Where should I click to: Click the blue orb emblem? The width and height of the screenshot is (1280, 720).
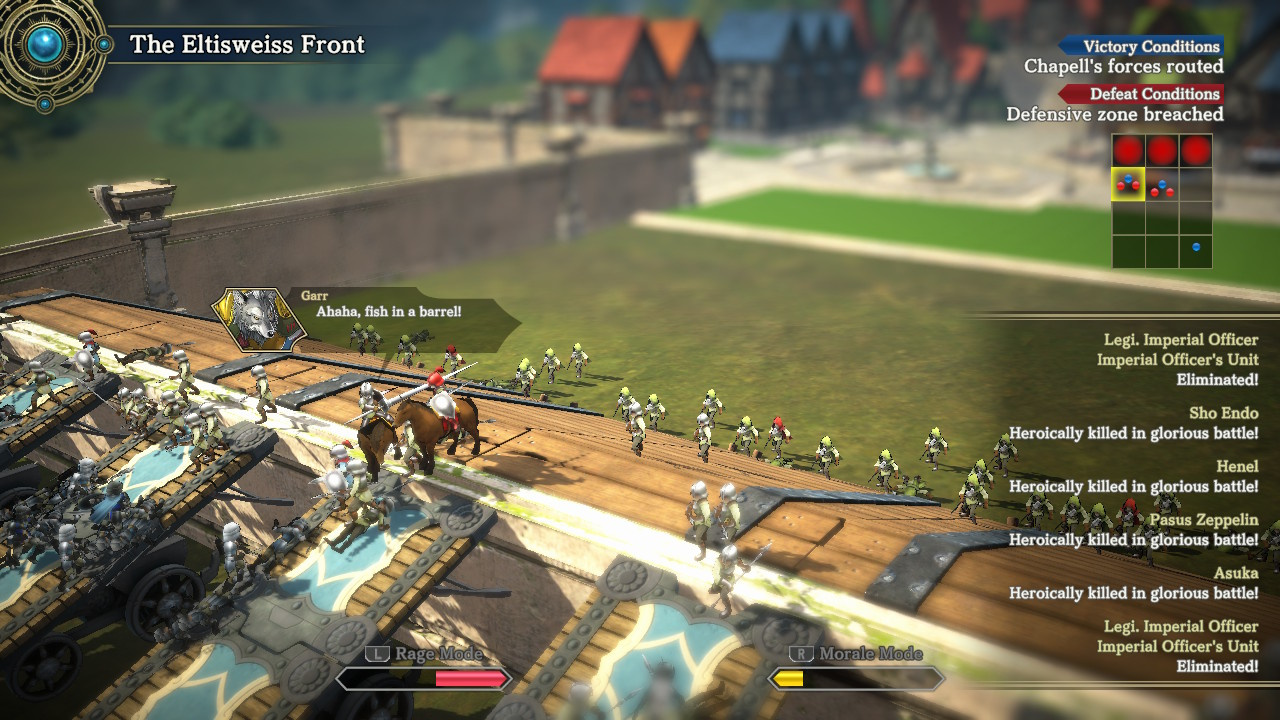pos(46,43)
